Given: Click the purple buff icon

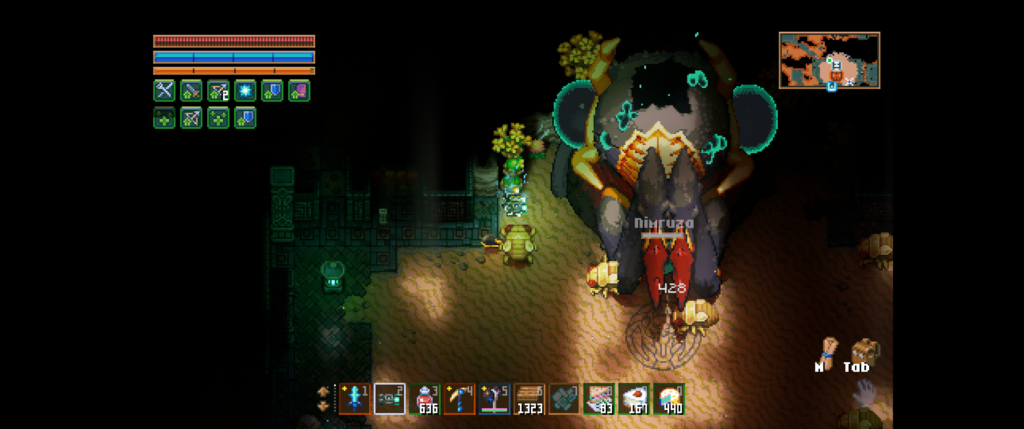Looking at the screenshot, I should (299, 91).
